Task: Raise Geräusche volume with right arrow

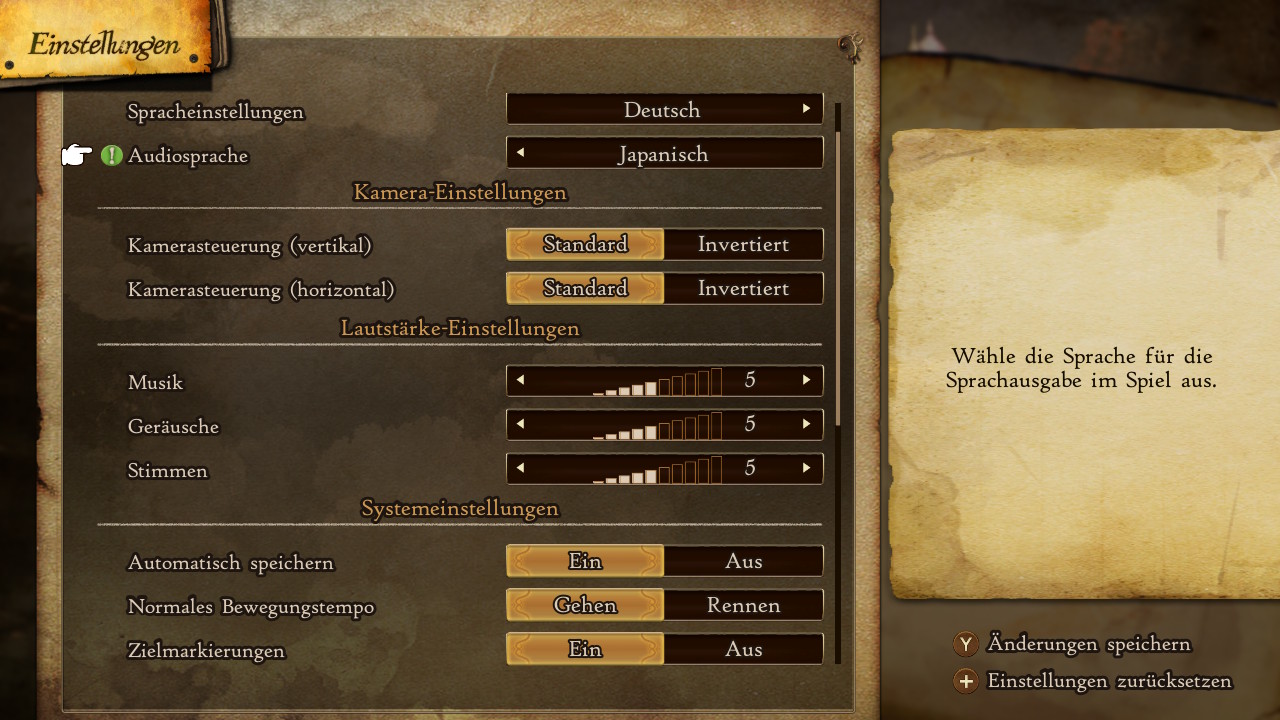Action: pyautogui.click(x=806, y=424)
